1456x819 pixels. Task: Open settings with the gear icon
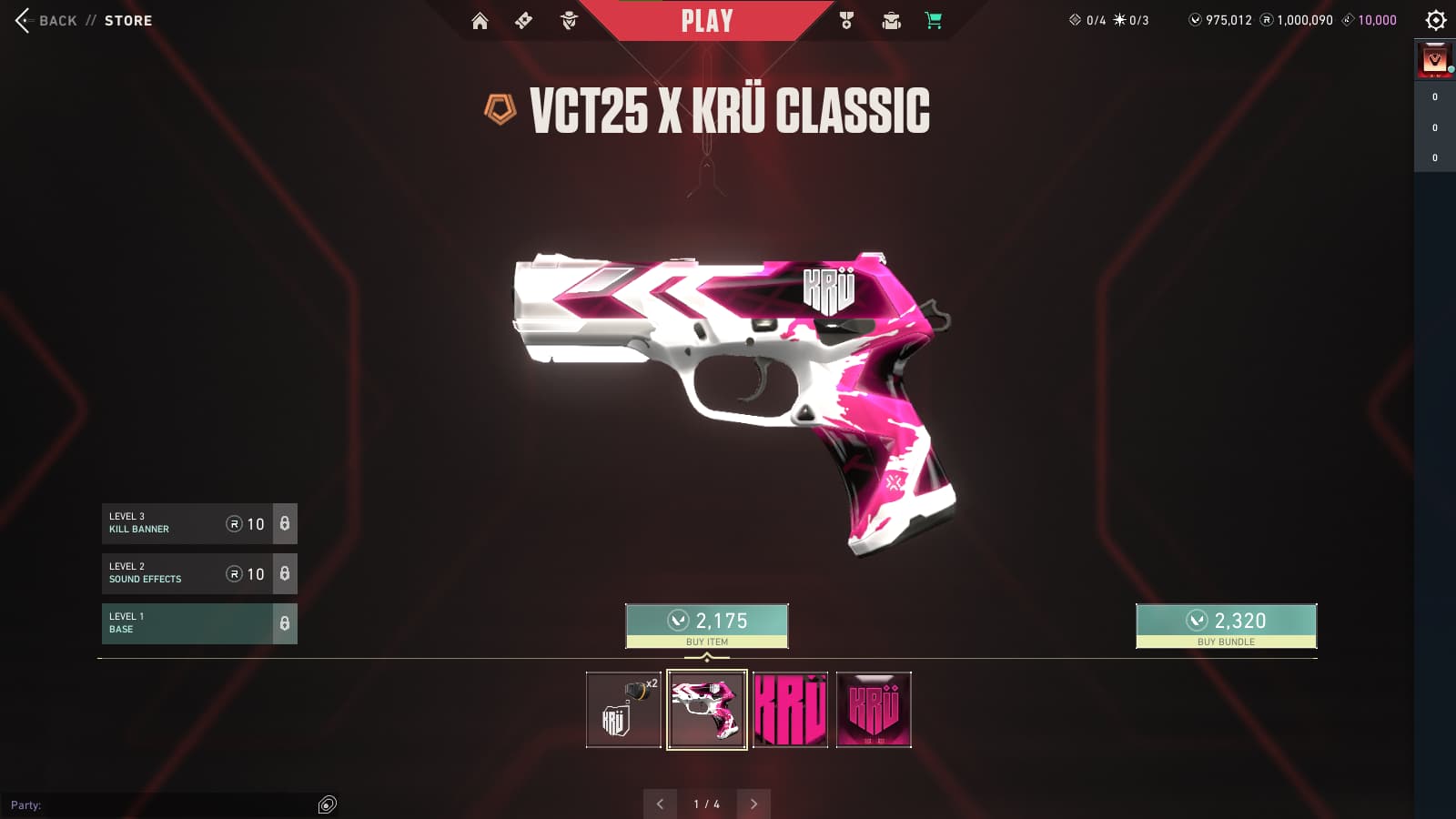[x=1436, y=20]
